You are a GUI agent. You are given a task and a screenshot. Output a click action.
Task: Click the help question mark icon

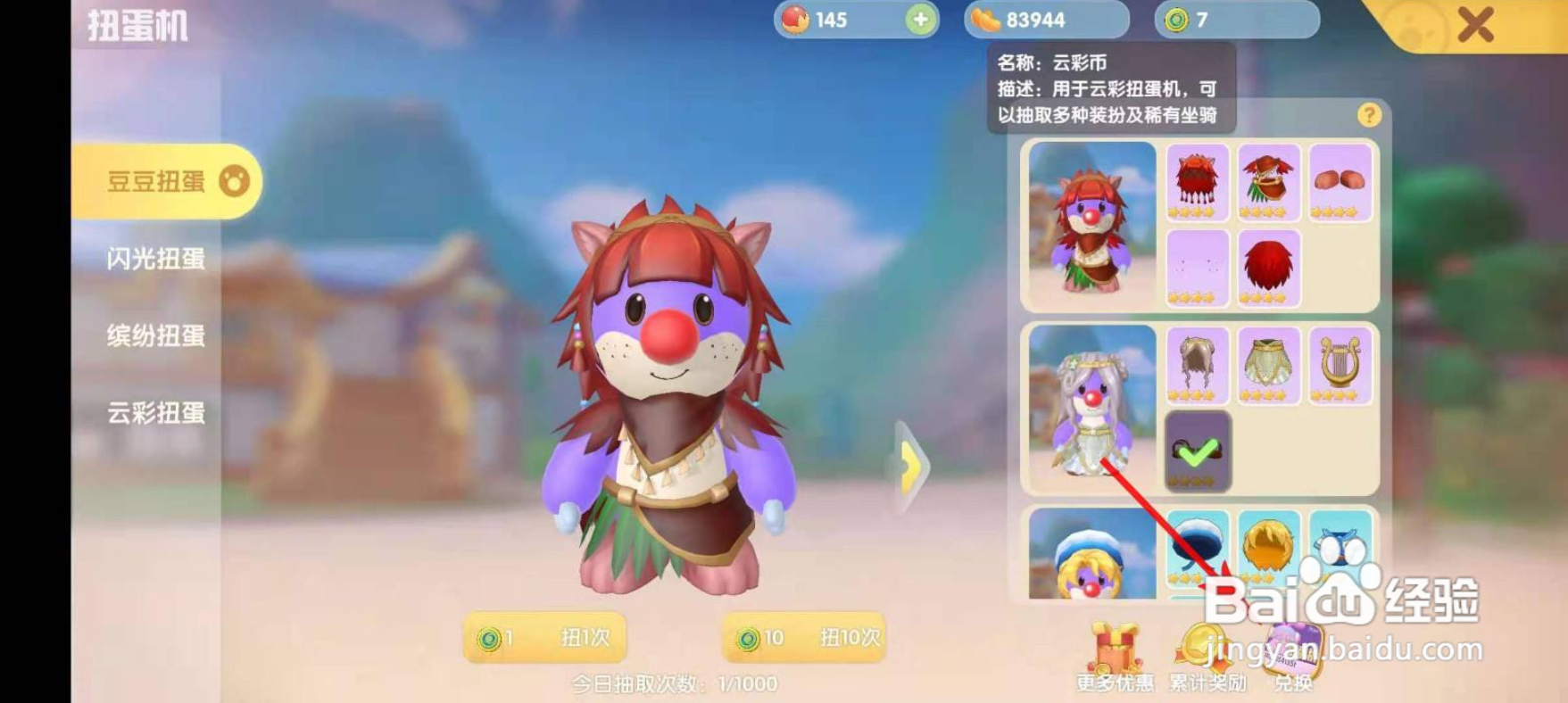(1368, 115)
